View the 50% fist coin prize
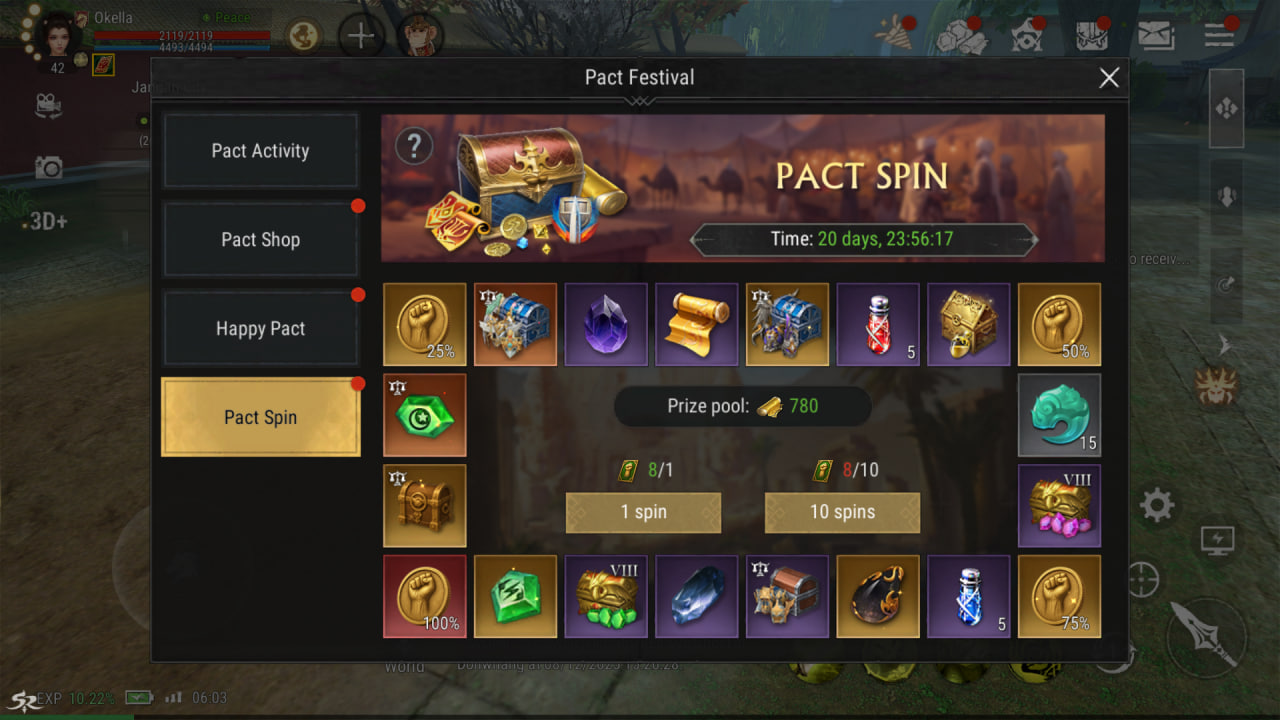Viewport: 1280px width, 720px height. point(1059,324)
